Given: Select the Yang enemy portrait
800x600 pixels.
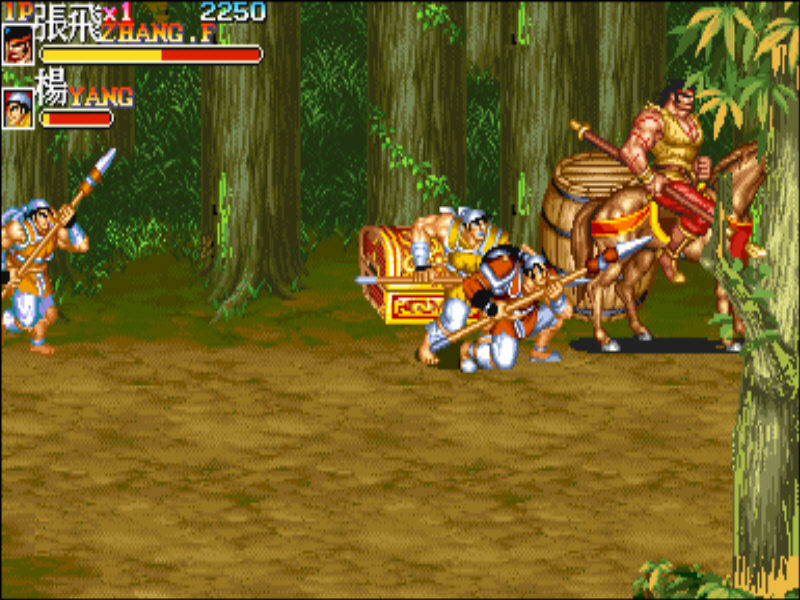Looking at the screenshot, I should coord(18,108).
